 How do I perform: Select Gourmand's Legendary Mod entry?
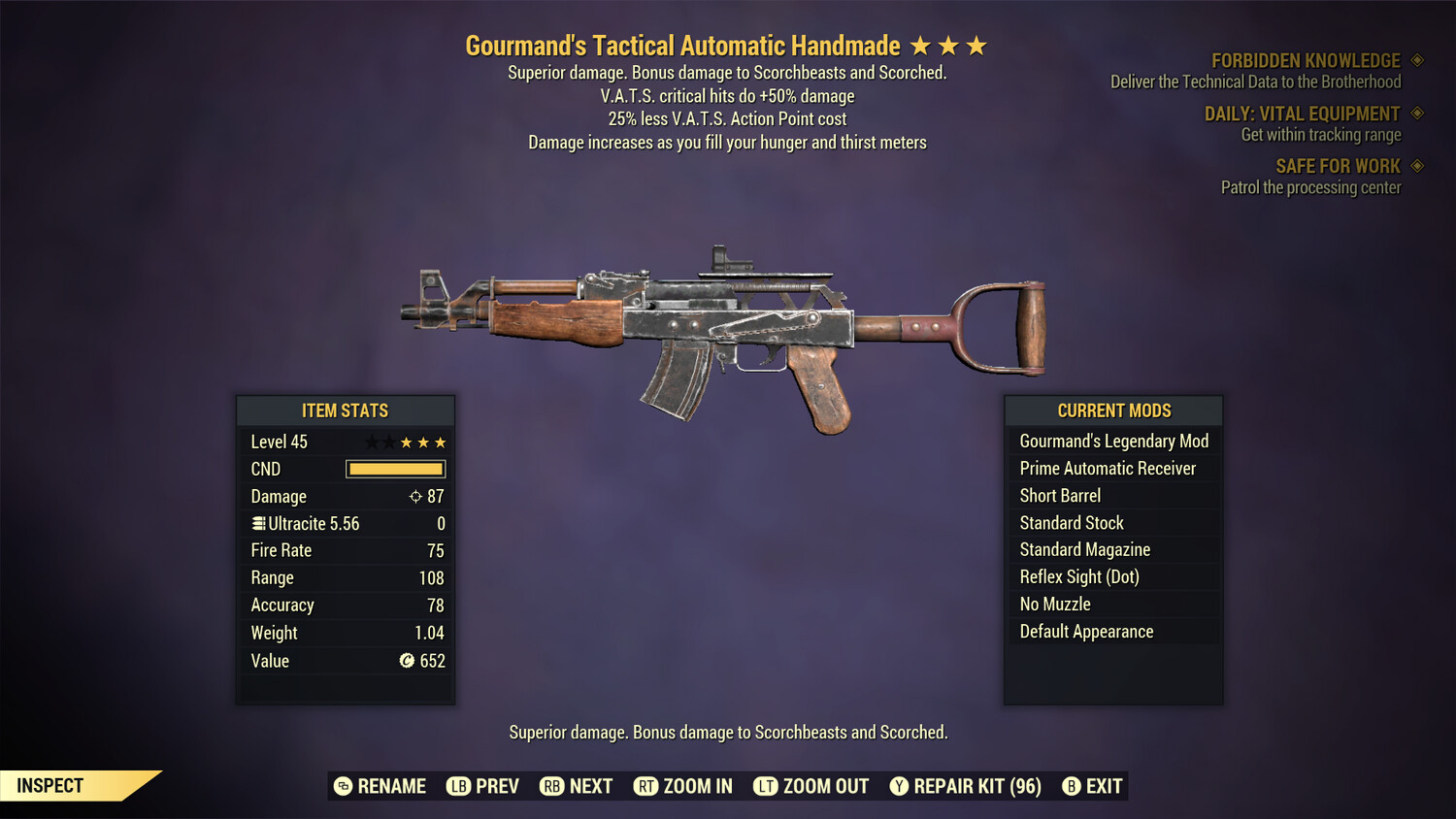point(1113,442)
